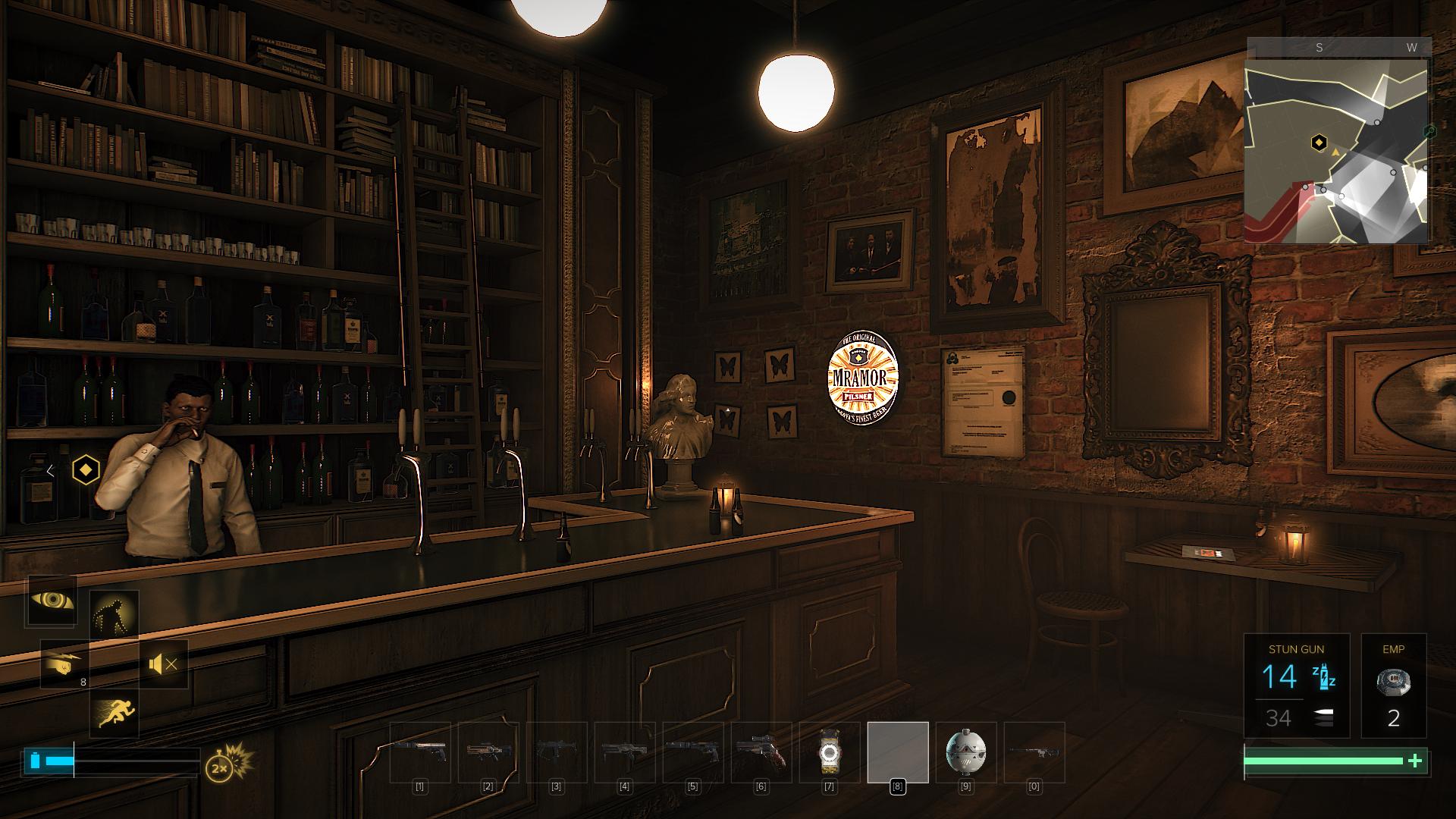Toggle the muted speaker silent-movement augmentation
The width and height of the screenshot is (1456, 819).
[164, 664]
